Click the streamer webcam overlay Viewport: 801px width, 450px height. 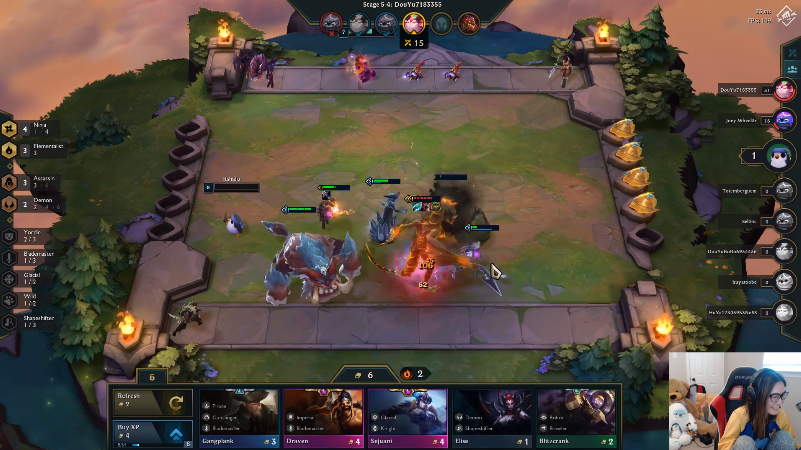pos(734,400)
